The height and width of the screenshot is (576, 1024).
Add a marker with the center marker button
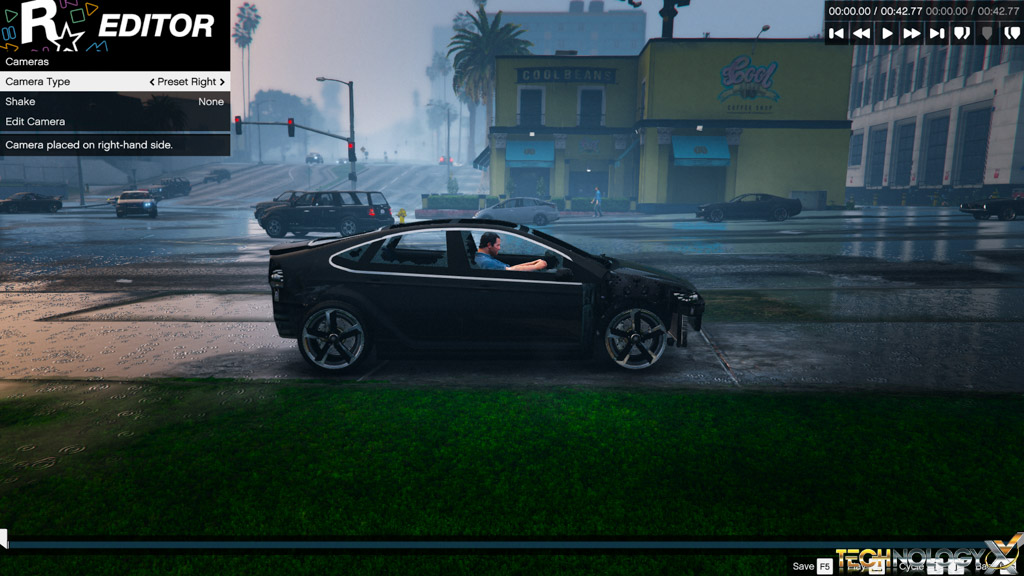coord(987,33)
